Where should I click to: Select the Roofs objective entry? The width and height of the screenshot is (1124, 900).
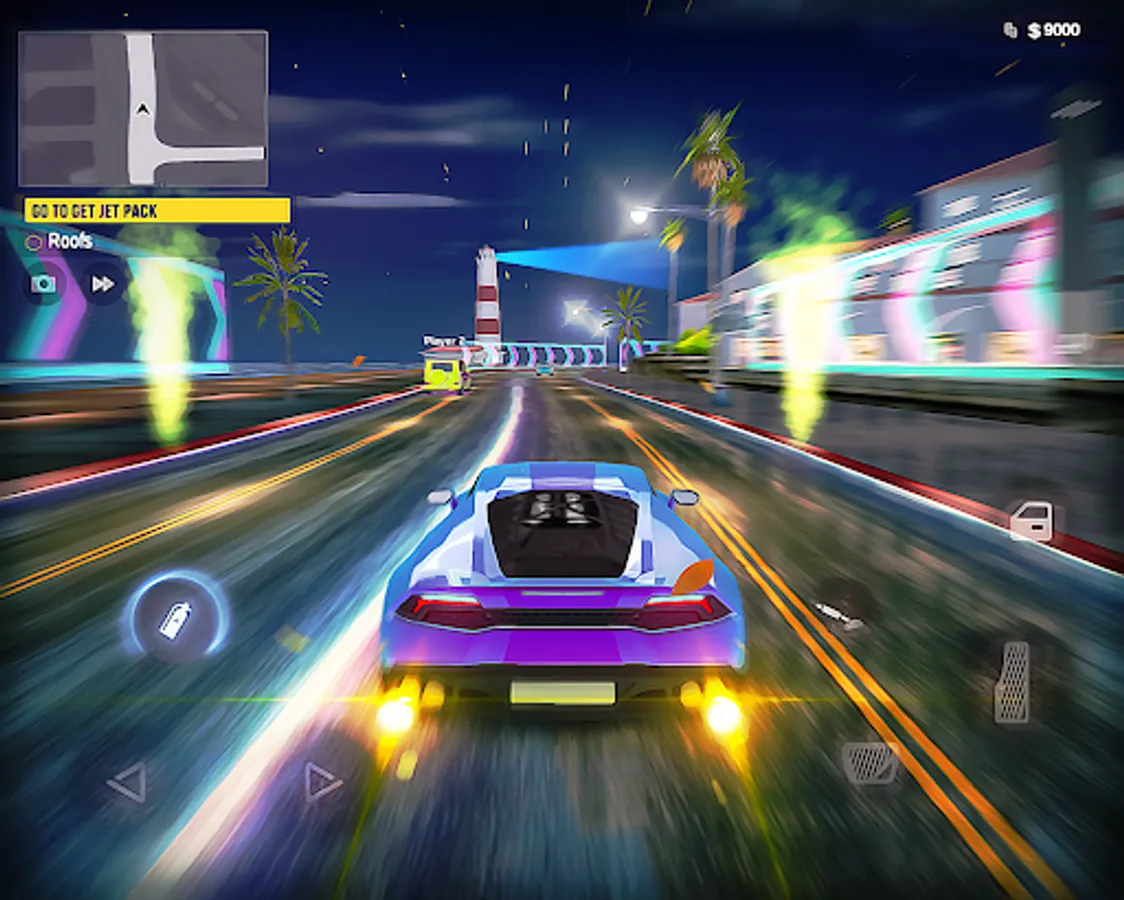click(61, 241)
